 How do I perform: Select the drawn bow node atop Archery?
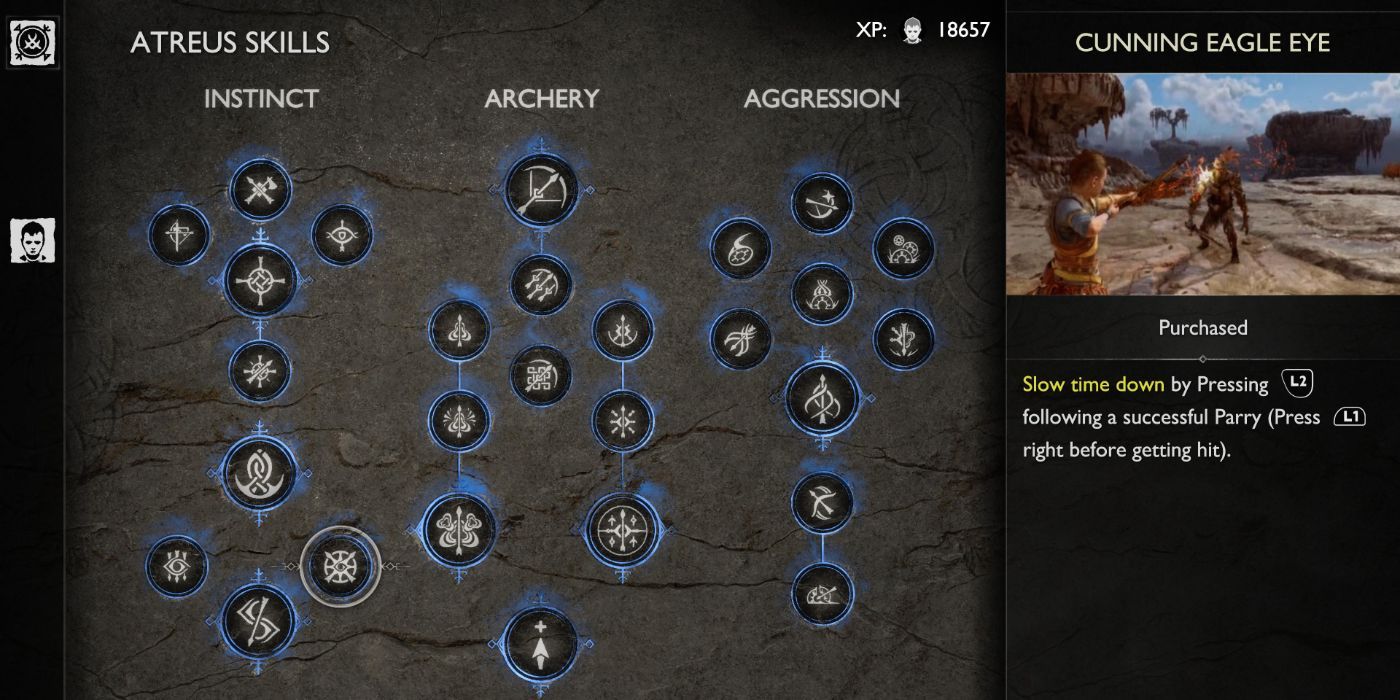pos(541,190)
